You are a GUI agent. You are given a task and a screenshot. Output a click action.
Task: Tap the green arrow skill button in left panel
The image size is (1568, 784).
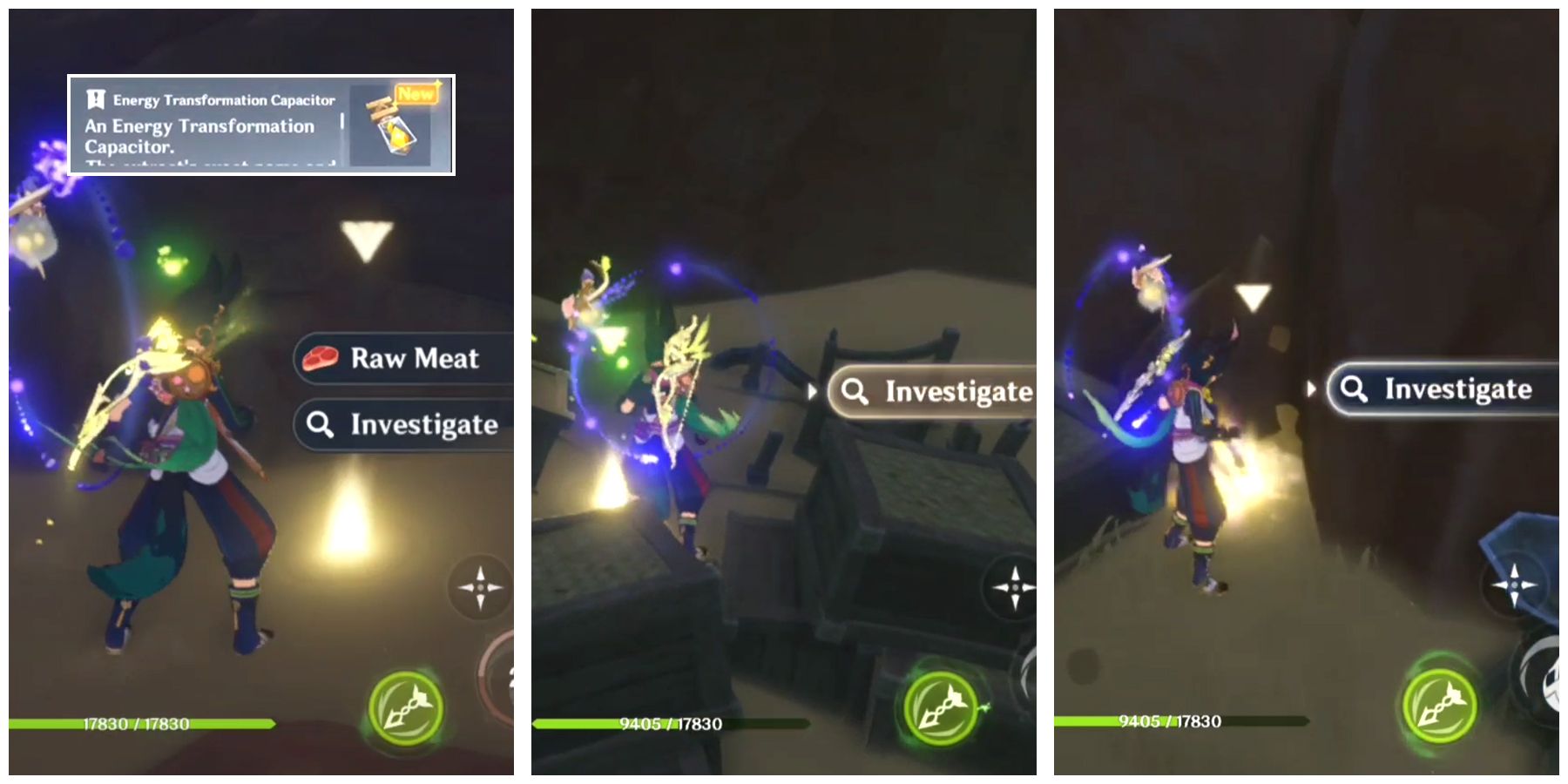click(406, 707)
